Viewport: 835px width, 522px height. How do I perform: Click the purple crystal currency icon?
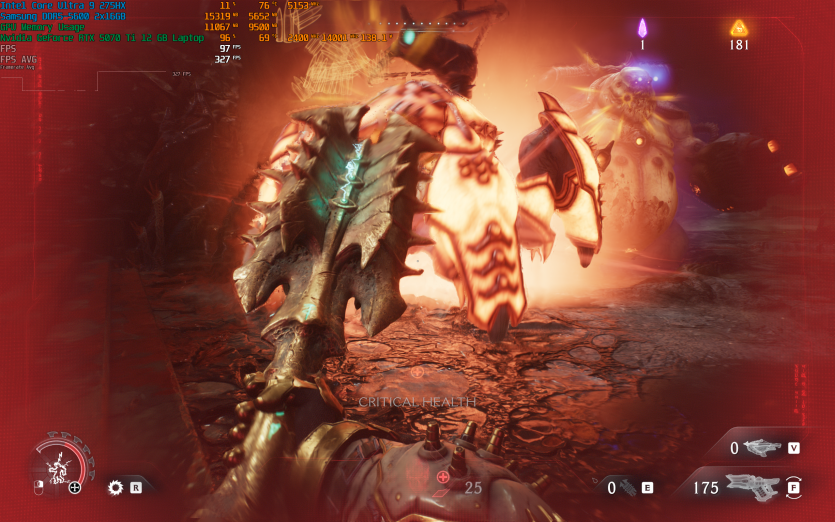tap(642, 27)
